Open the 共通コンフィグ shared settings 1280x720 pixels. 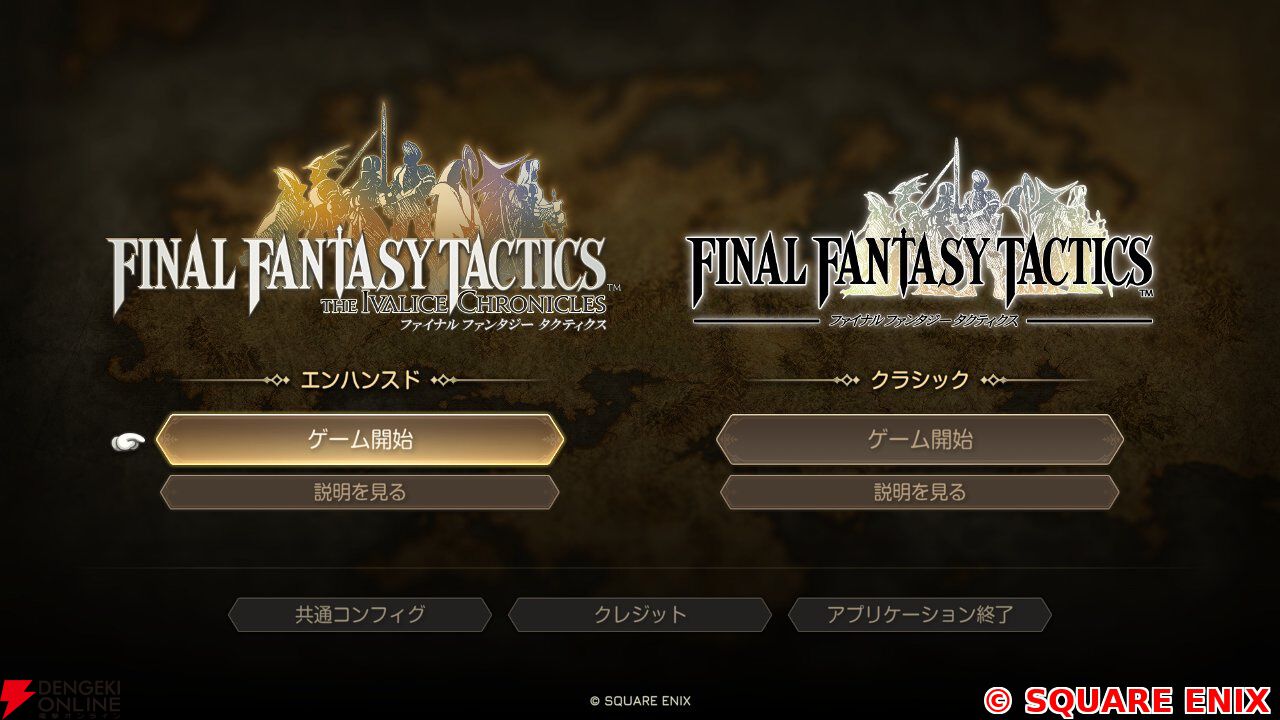click(359, 615)
